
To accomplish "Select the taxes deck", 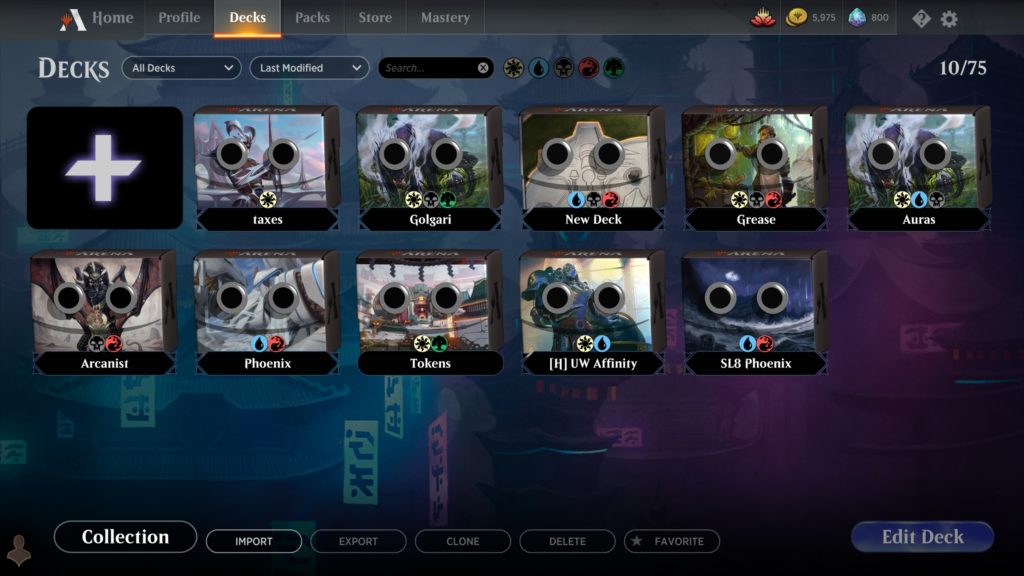I will coord(267,165).
